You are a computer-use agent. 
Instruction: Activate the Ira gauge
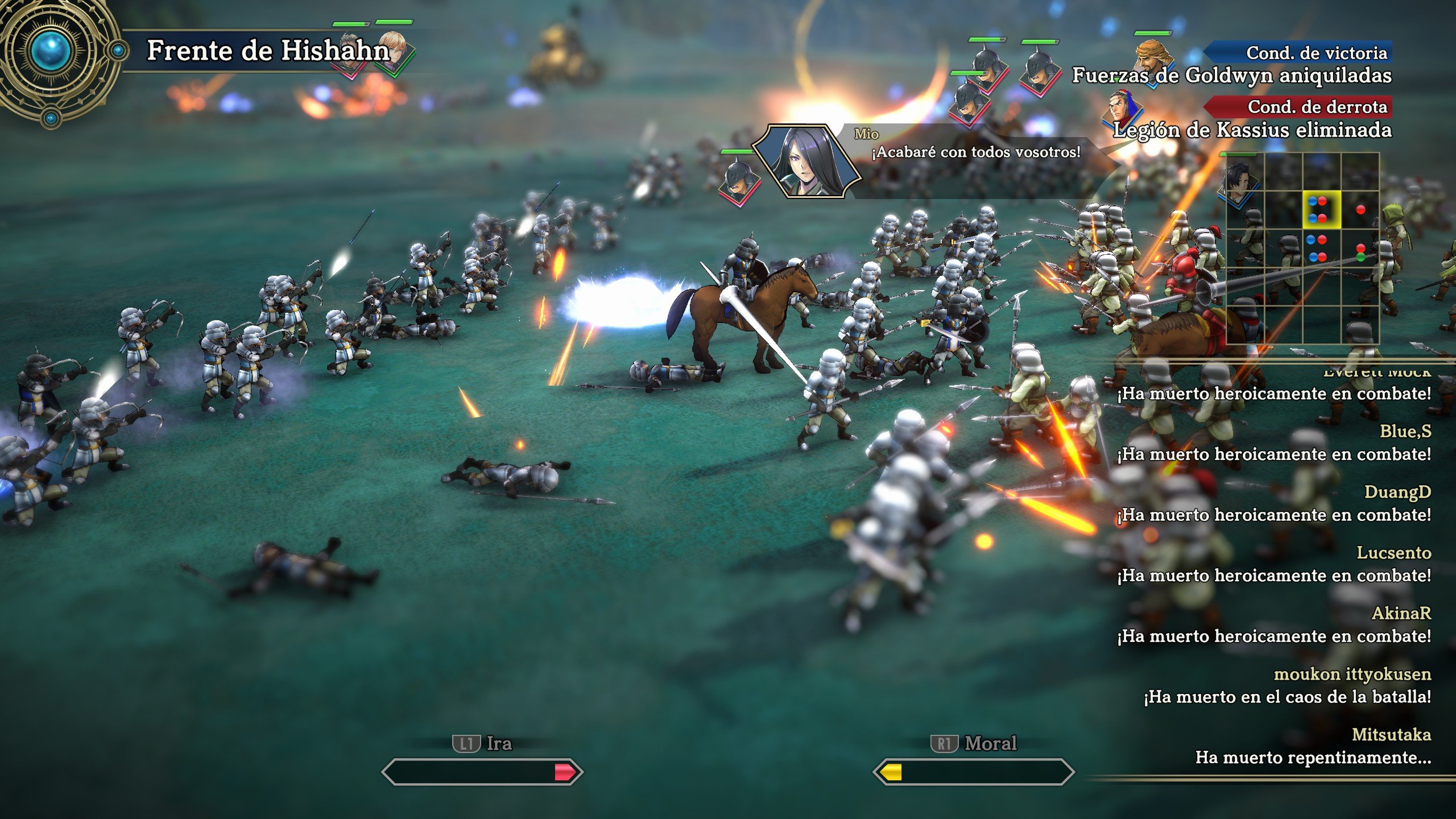click(x=482, y=772)
